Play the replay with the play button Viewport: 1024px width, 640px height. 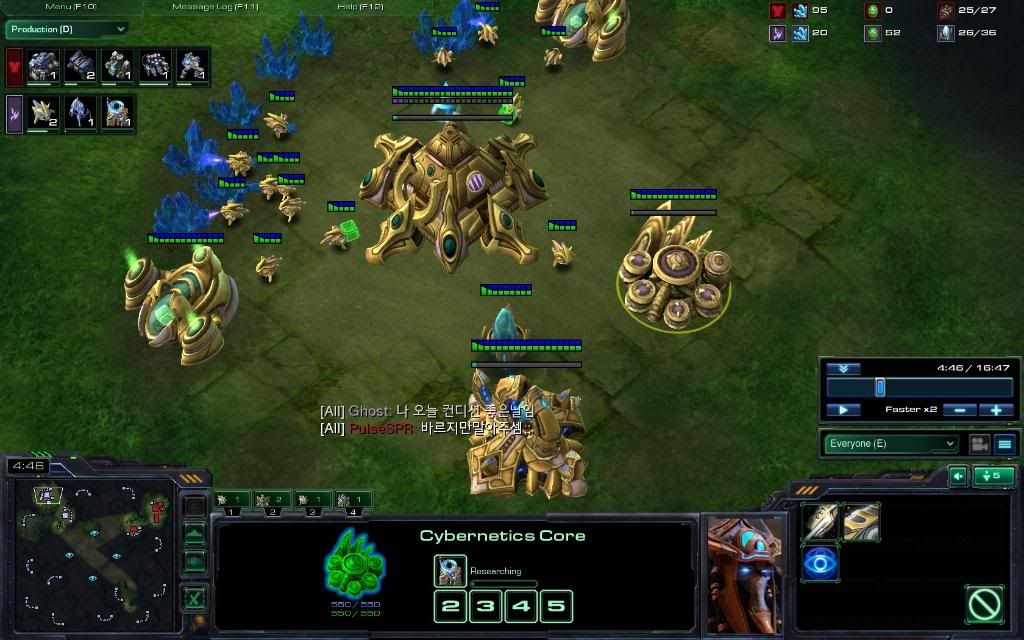point(843,410)
